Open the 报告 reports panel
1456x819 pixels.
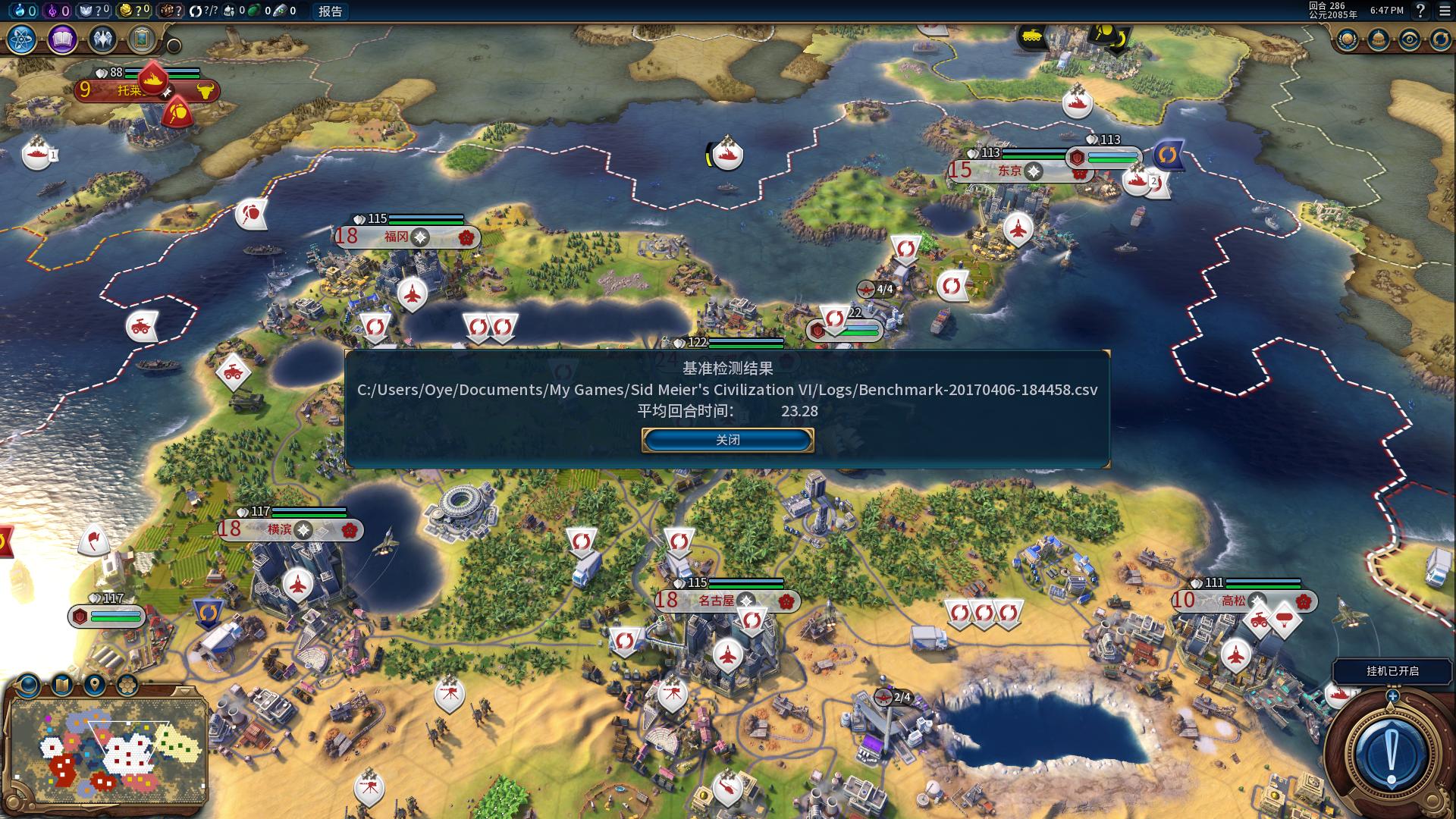(330, 11)
